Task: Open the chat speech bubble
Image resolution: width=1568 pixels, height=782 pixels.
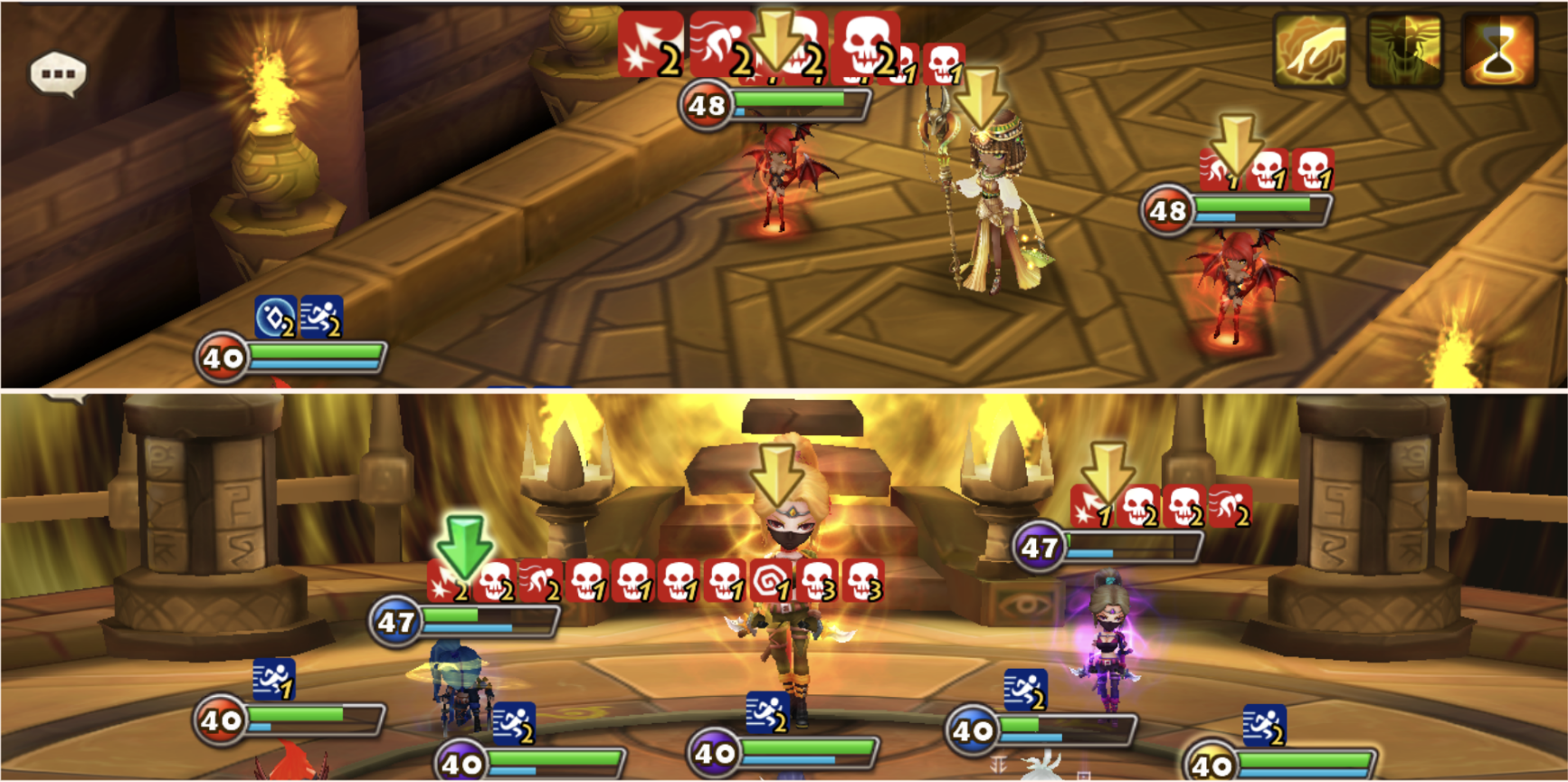Action: pyautogui.click(x=58, y=73)
